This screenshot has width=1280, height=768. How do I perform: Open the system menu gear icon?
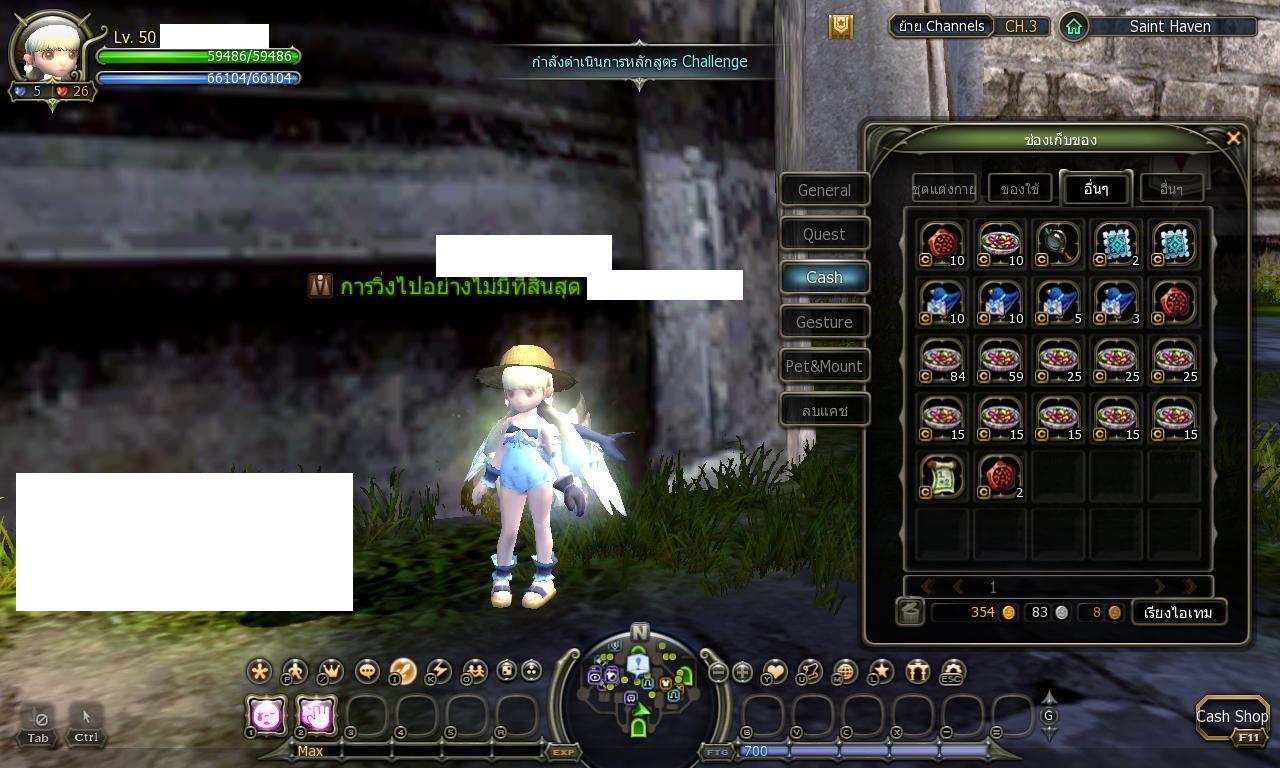point(953,672)
